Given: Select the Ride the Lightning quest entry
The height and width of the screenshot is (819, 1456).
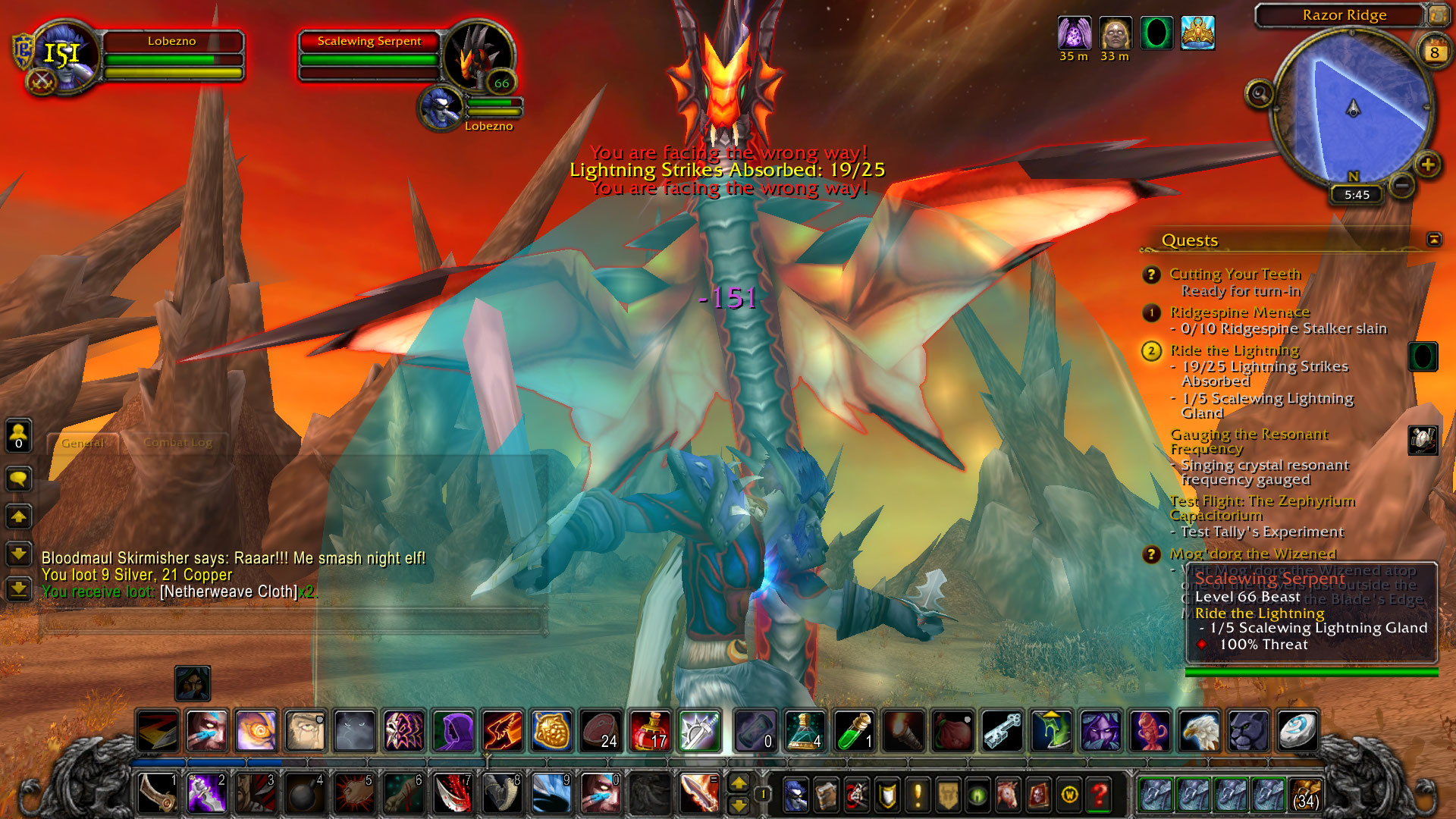Looking at the screenshot, I should pyautogui.click(x=1234, y=350).
